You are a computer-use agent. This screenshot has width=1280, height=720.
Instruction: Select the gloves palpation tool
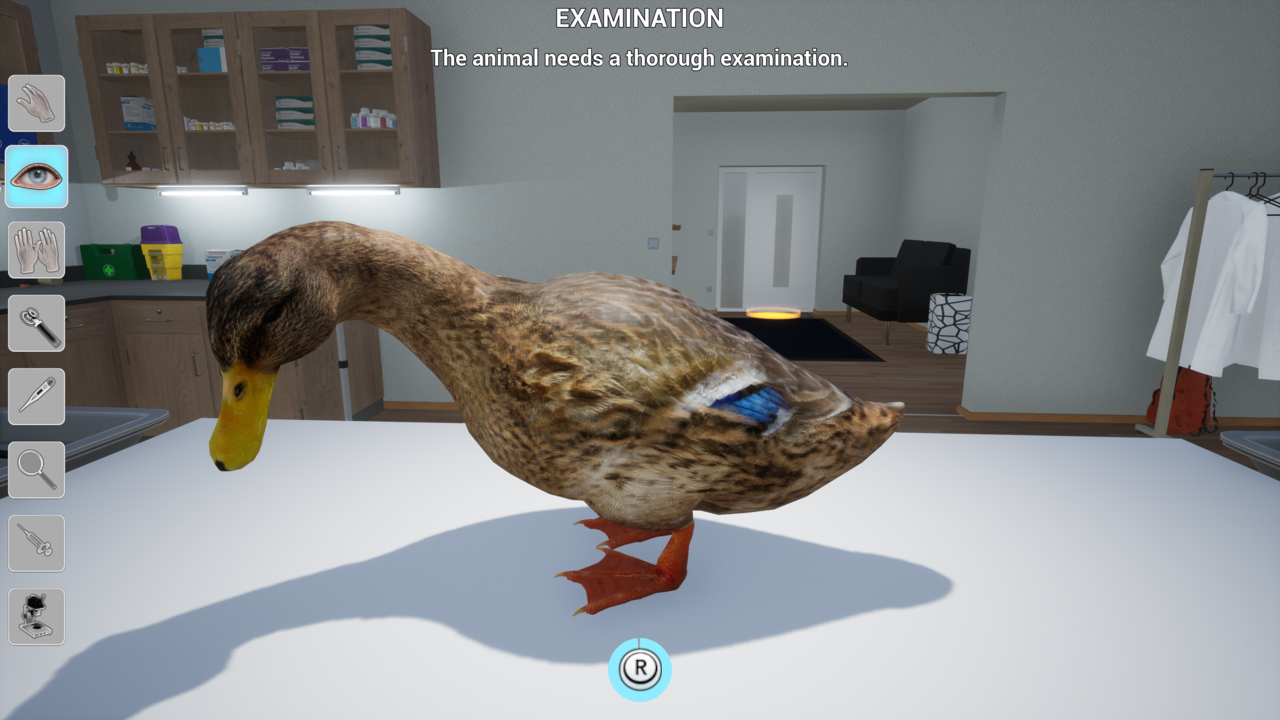37,249
